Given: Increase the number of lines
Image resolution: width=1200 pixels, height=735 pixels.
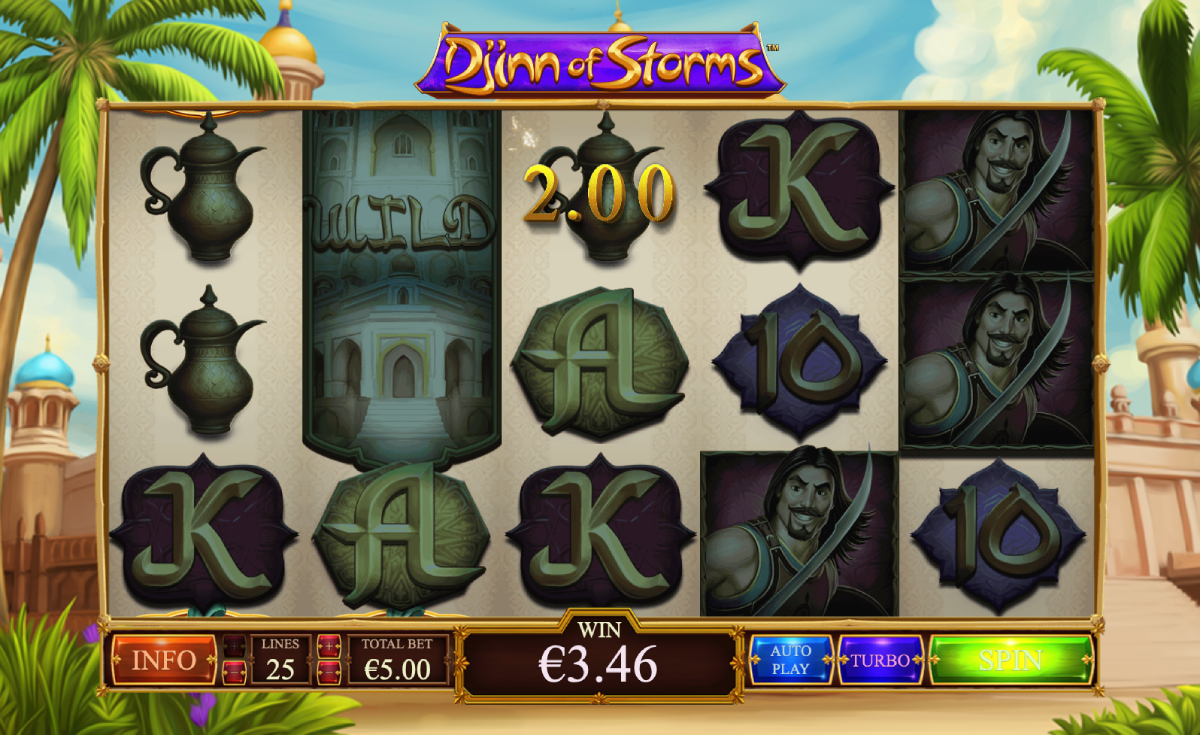Looking at the screenshot, I should coord(234,646).
